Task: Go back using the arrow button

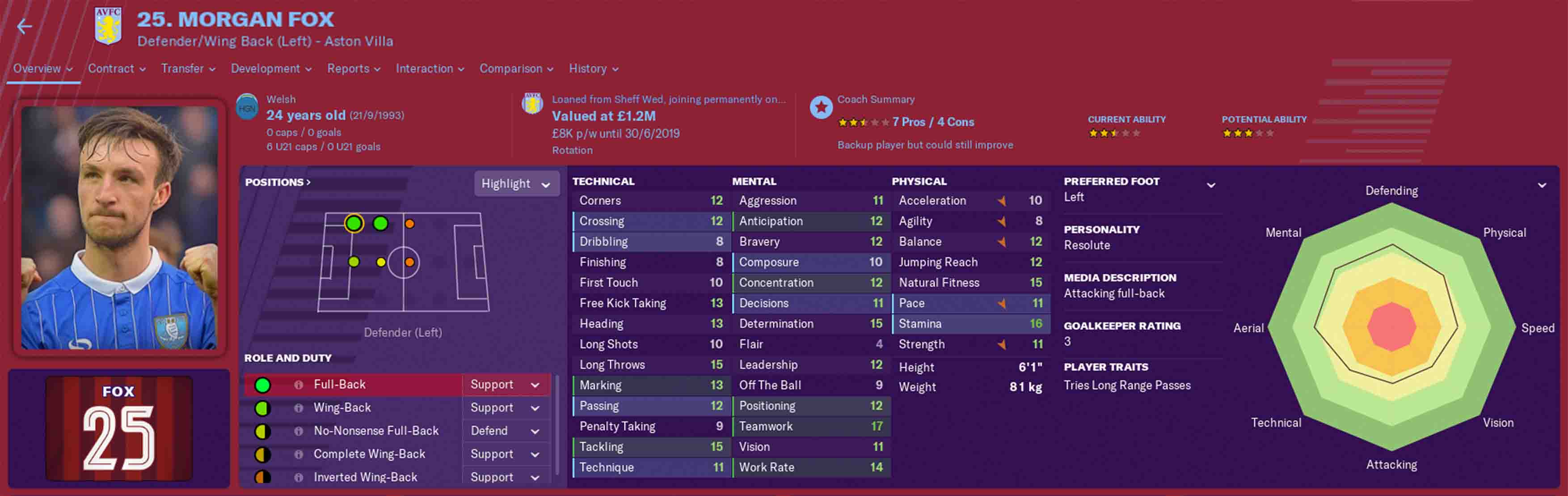Action: point(24,27)
